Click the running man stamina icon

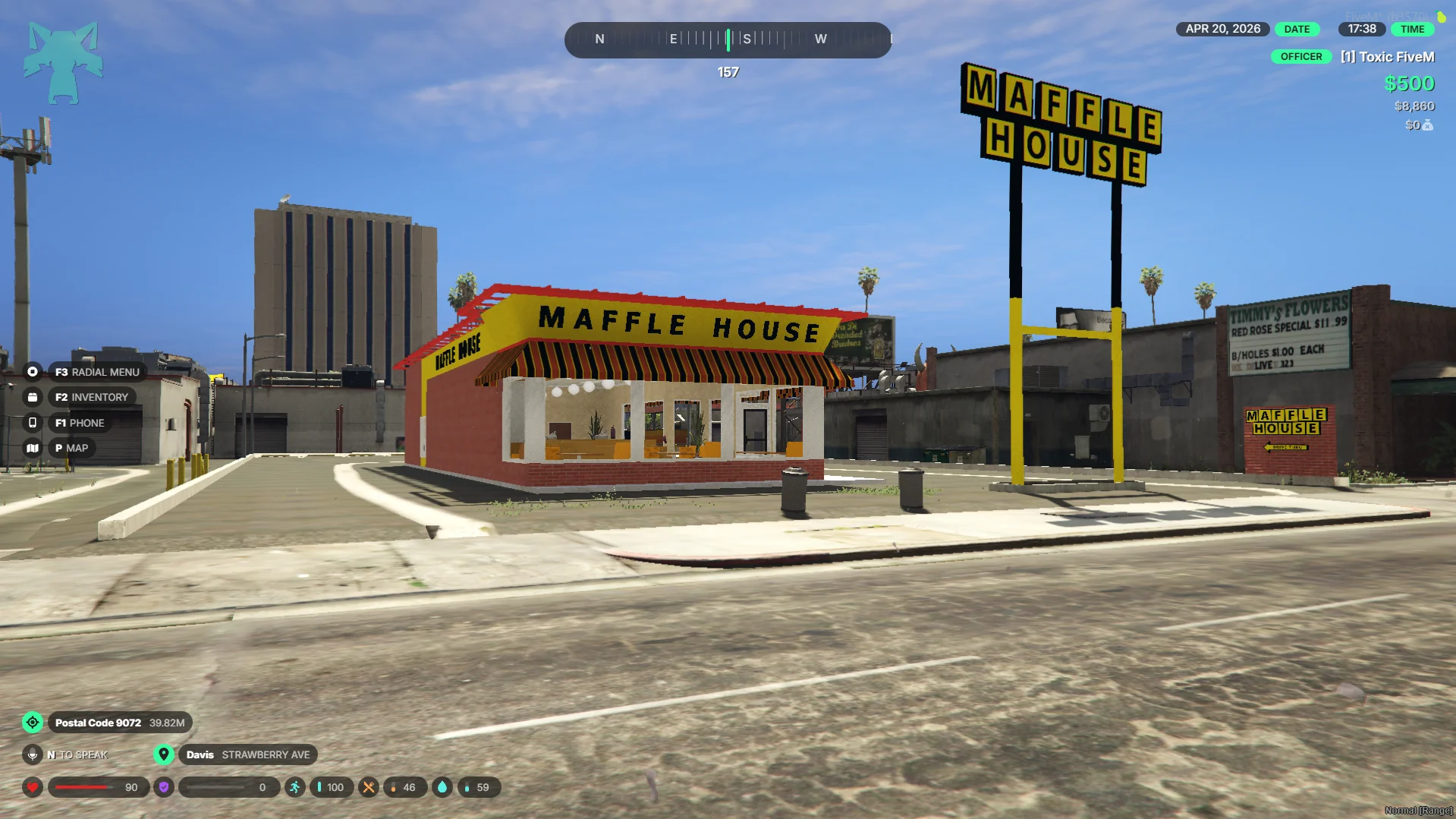click(294, 787)
